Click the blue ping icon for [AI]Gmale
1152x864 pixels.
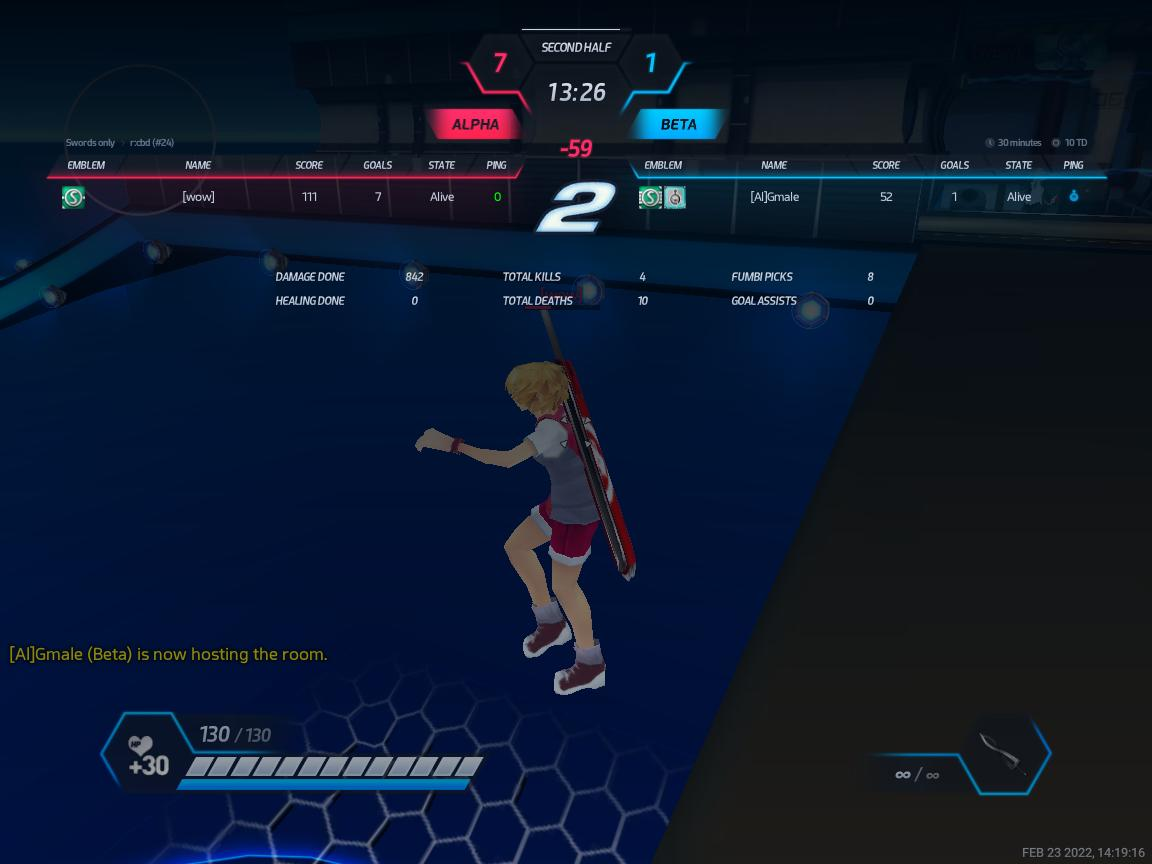(x=1073, y=197)
